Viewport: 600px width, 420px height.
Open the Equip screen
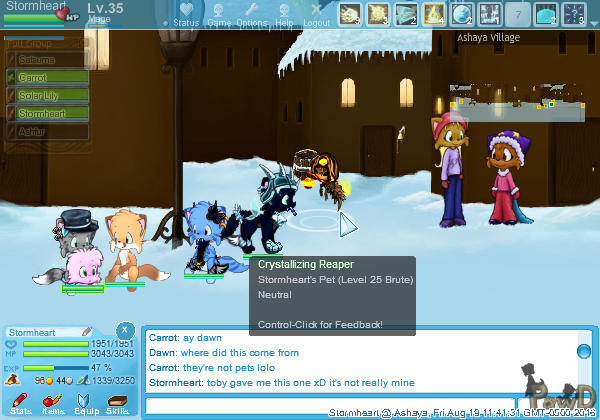[x=85, y=403]
